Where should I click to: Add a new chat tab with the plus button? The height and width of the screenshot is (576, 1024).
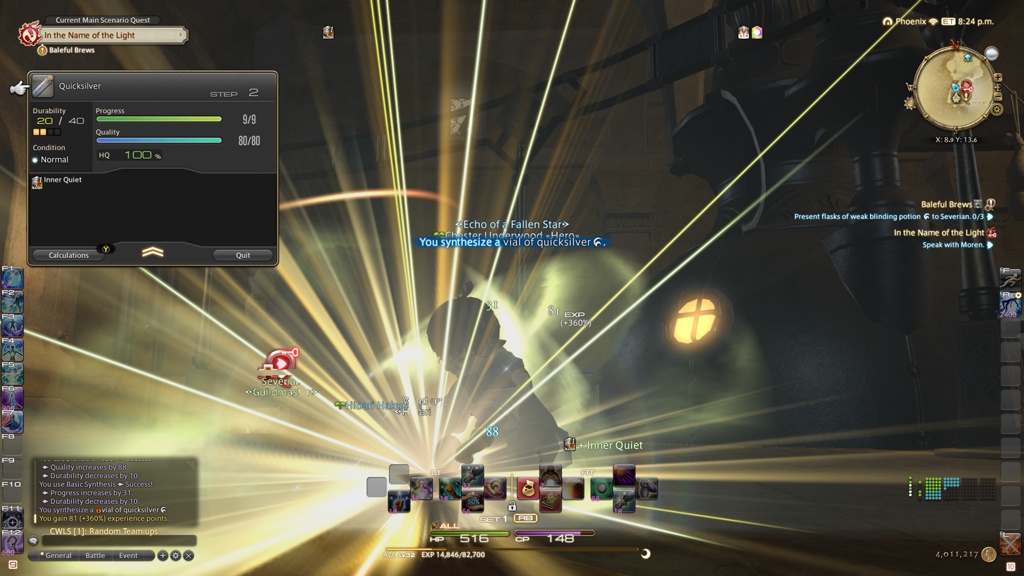(x=163, y=555)
